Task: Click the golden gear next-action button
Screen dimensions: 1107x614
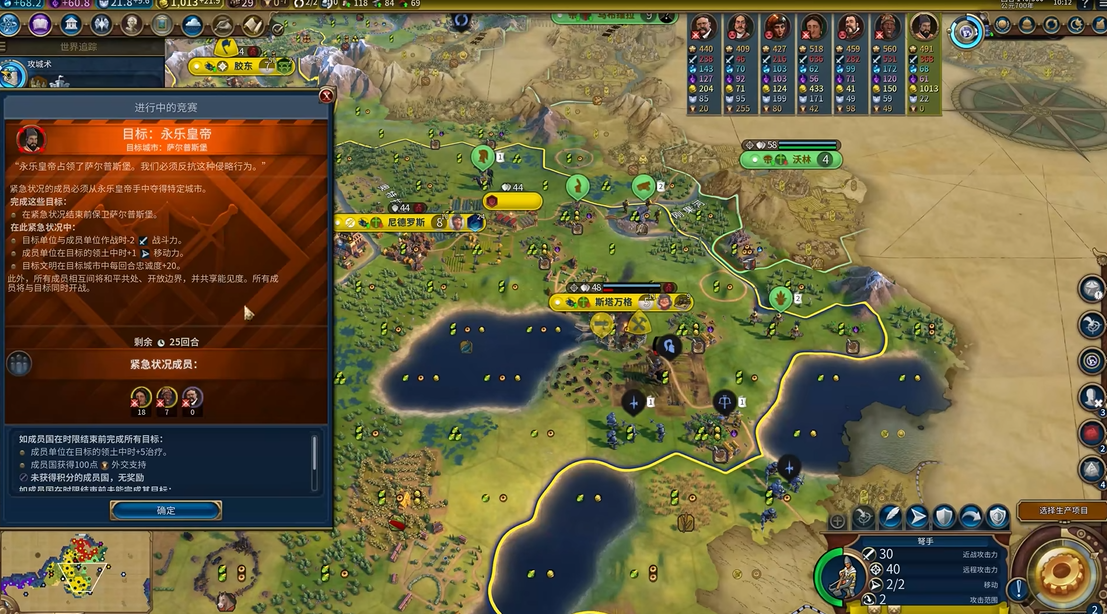Action: (1061, 576)
